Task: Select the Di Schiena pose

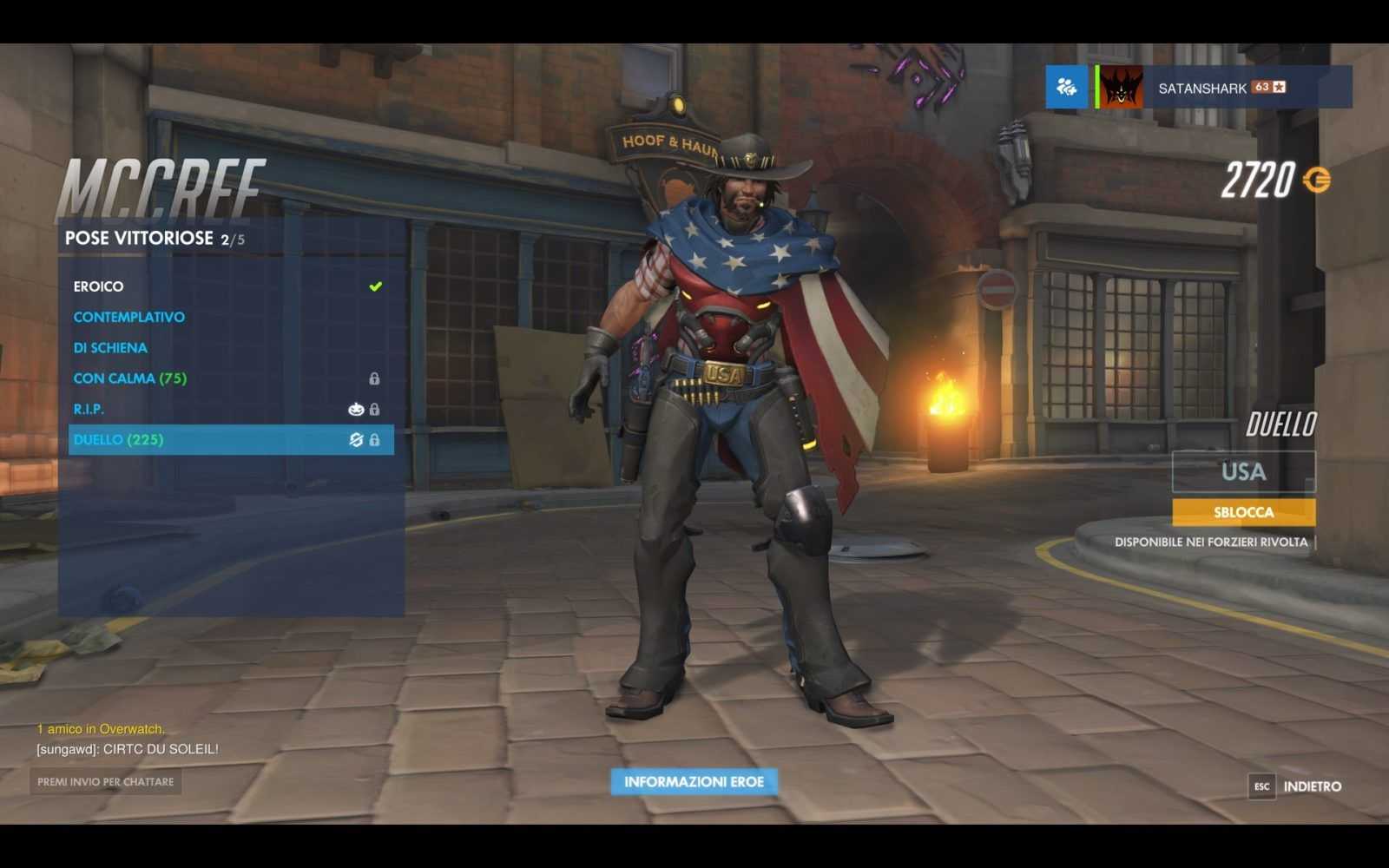Action: [110, 347]
